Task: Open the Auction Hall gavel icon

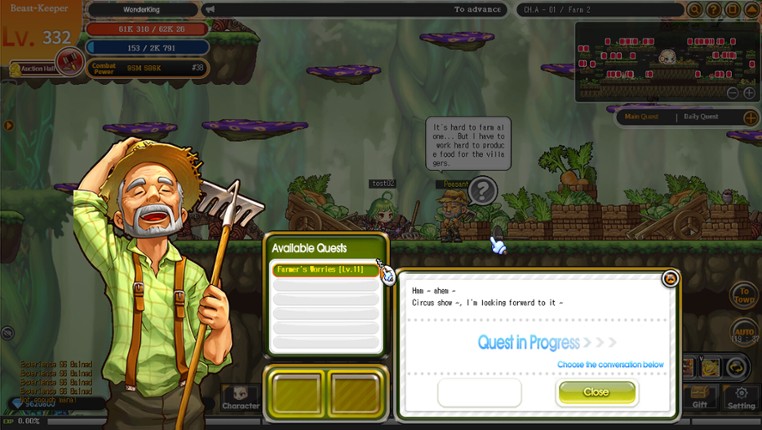Action: [x=69, y=62]
